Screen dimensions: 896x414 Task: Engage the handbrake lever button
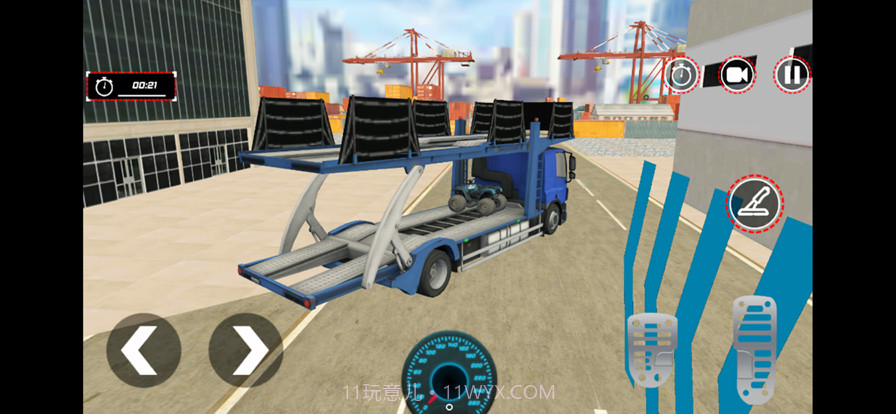coord(754,203)
